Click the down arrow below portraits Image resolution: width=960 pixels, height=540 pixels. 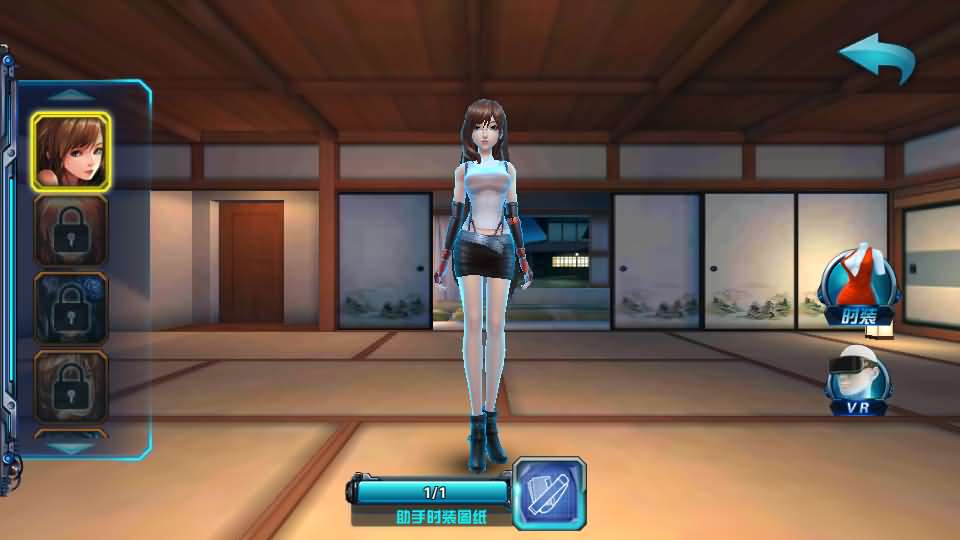coord(70,449)
